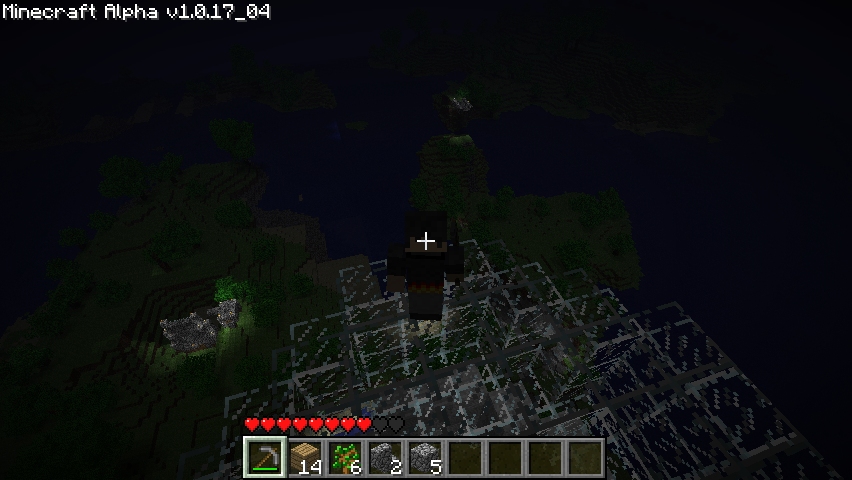This screenshot has width=852, height=480.
Task: Select the wooden planks stack of 14
Action: click(x=305, y=458)
